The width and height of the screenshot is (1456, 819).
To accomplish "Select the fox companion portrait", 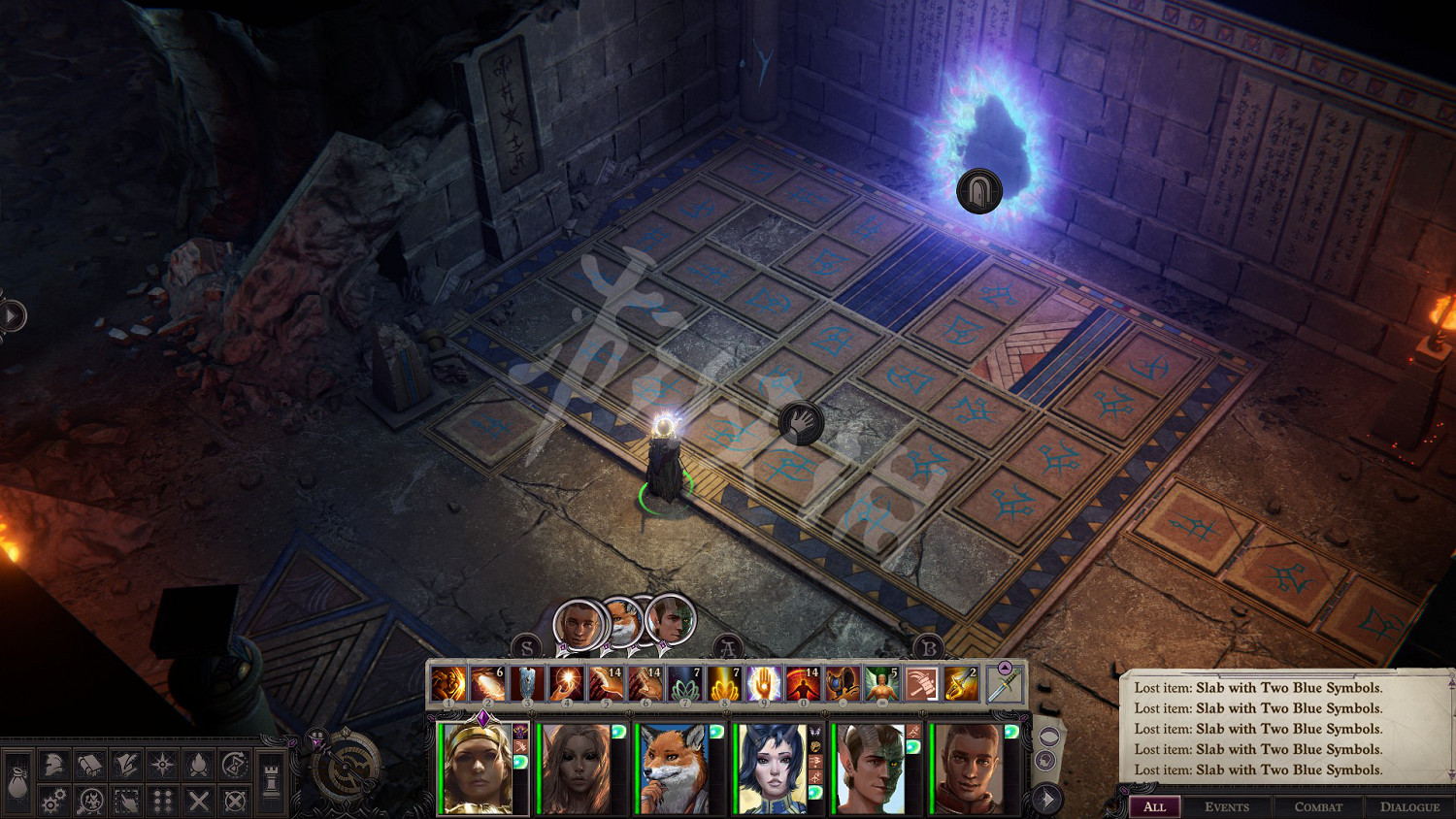I will click(x=673, y=768).
